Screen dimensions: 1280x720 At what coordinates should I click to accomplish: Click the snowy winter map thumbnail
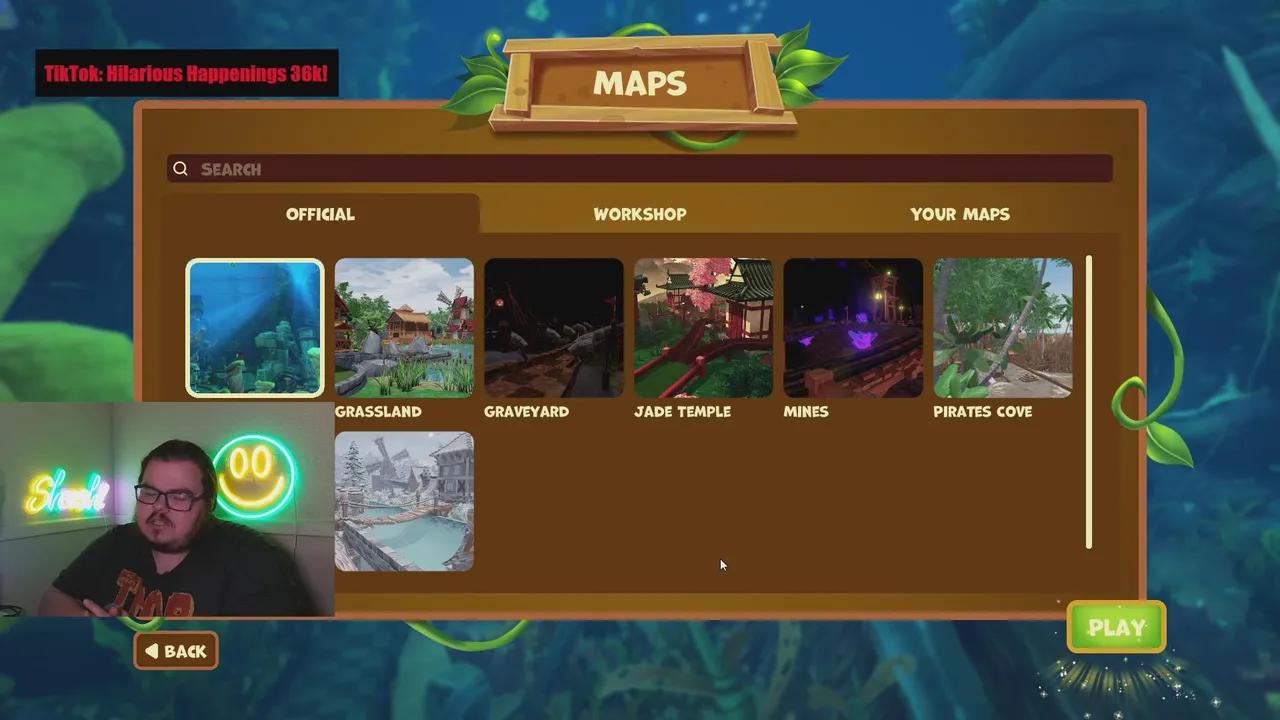click(404, 501)
